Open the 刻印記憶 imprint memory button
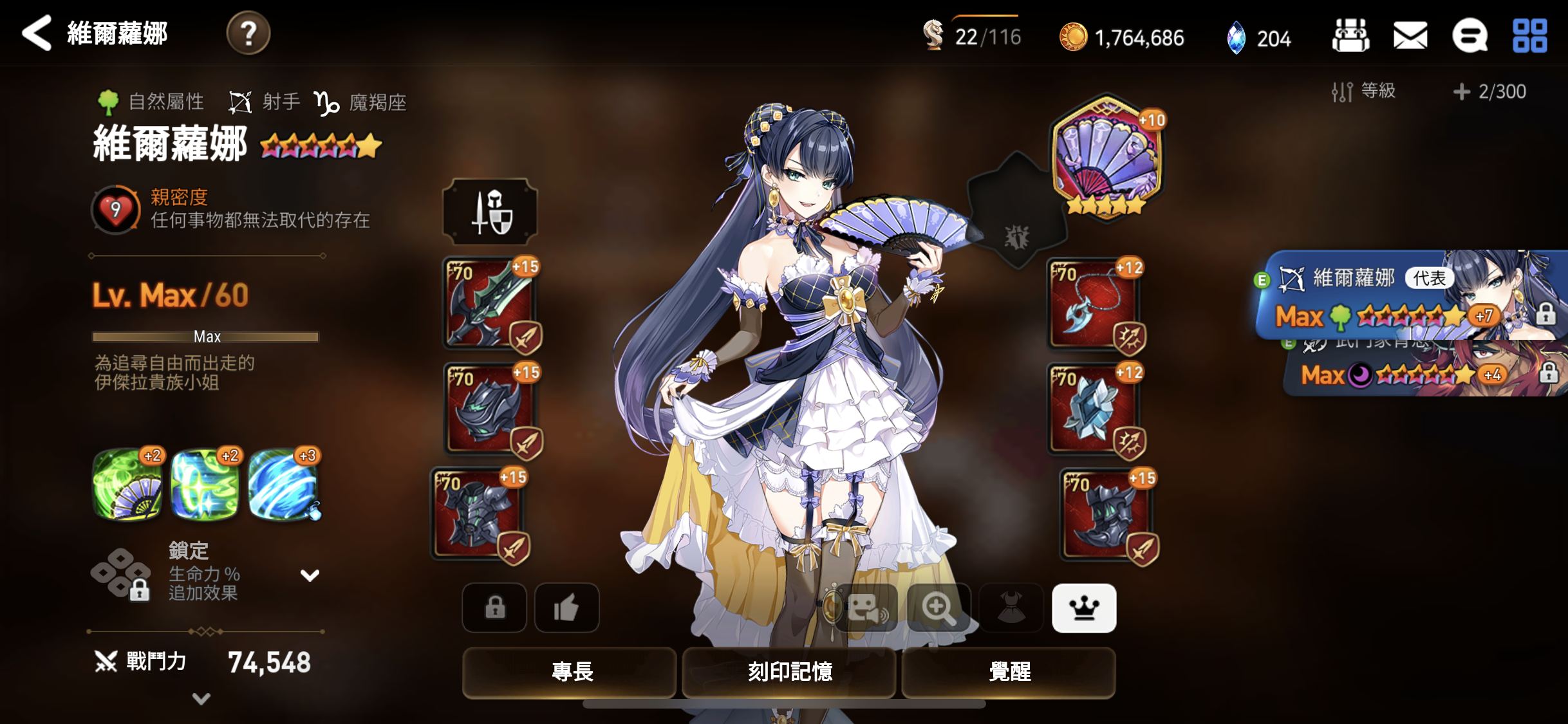Viewport: 1568px width, 724px height. pos(789,672)
